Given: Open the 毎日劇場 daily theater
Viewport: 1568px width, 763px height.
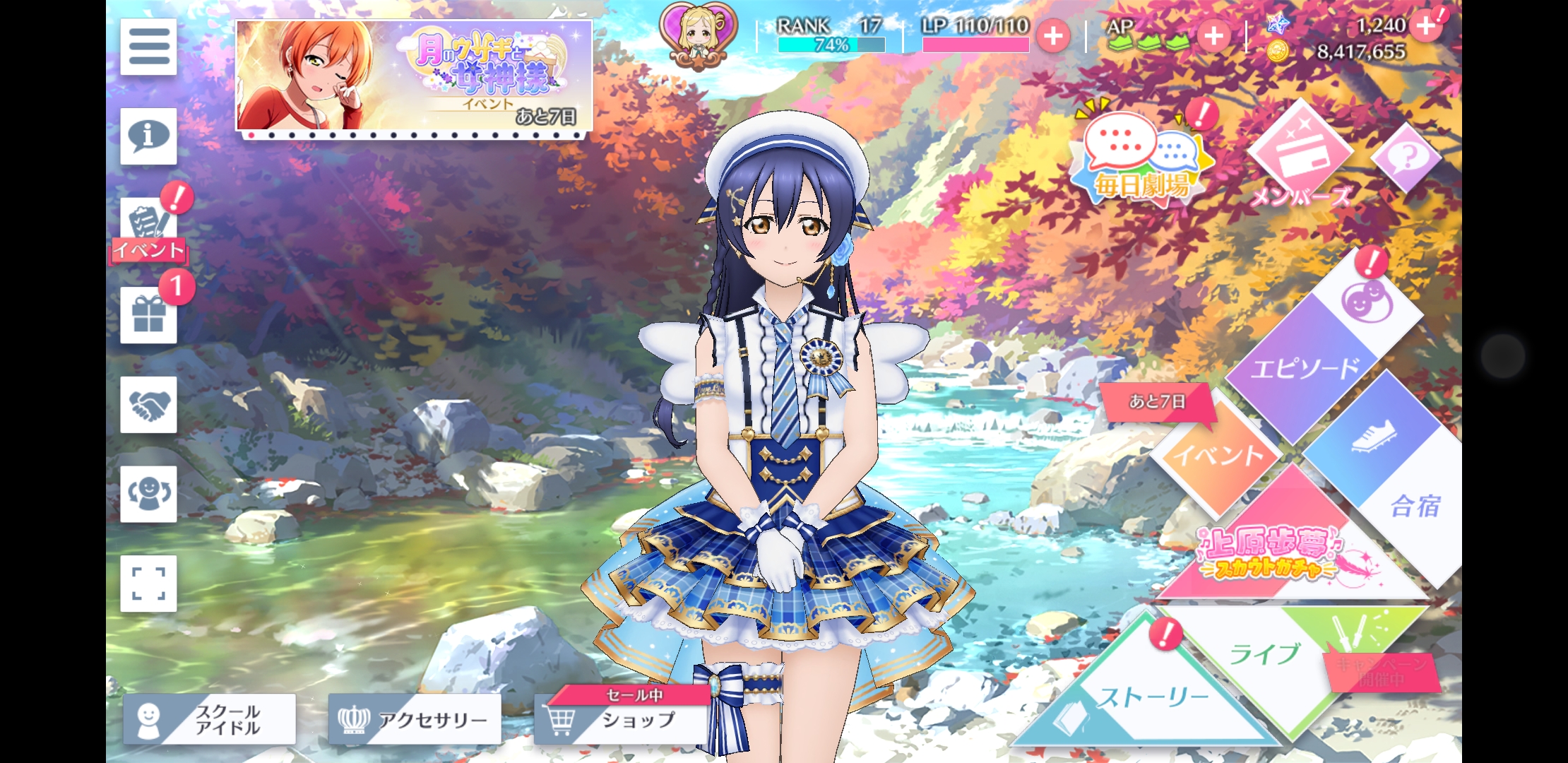Looking at the screenshot, I should coord(1141,159).
